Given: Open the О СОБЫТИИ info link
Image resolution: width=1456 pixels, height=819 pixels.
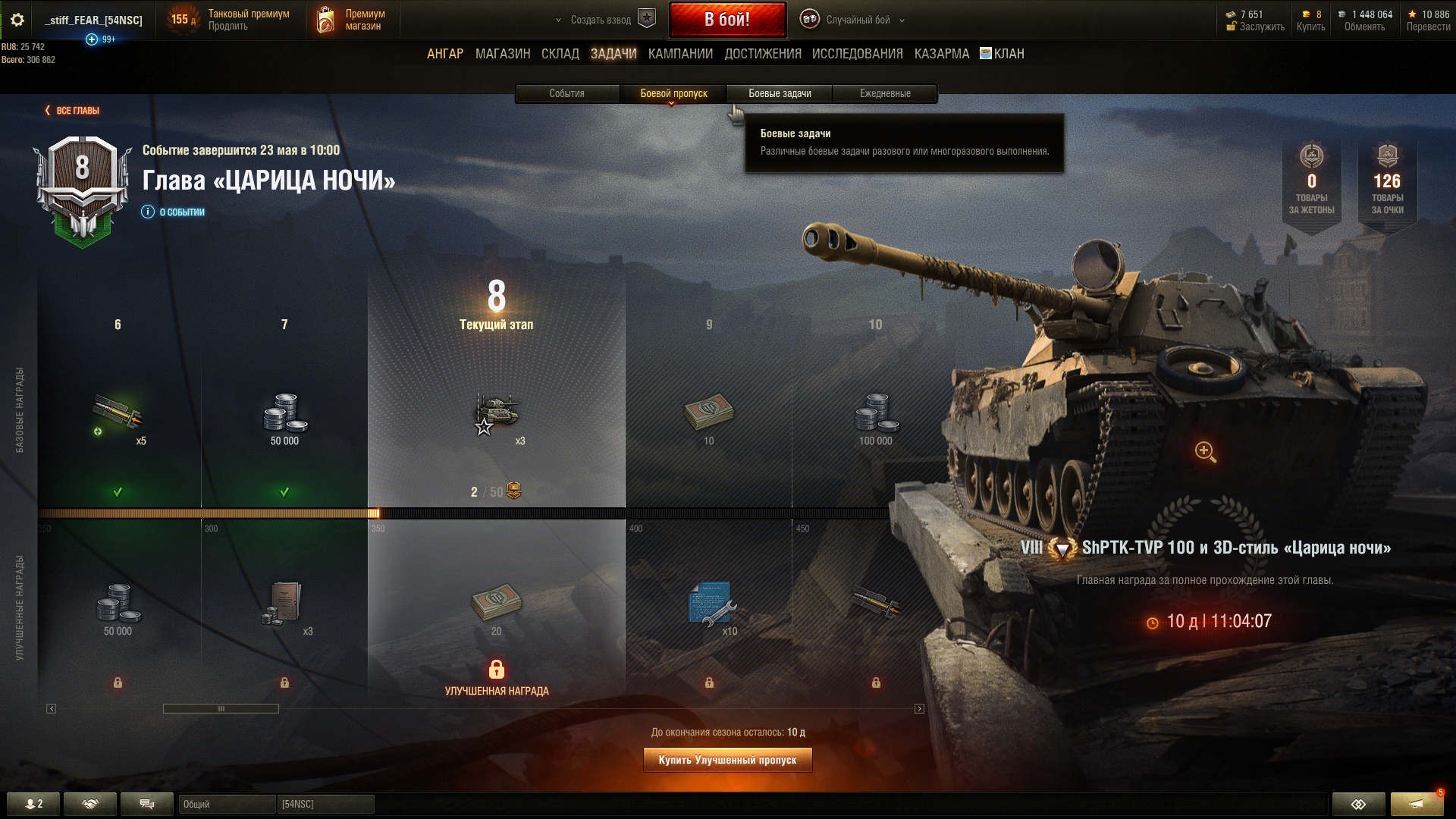Looking at the screenshot, I should point(174,212).
